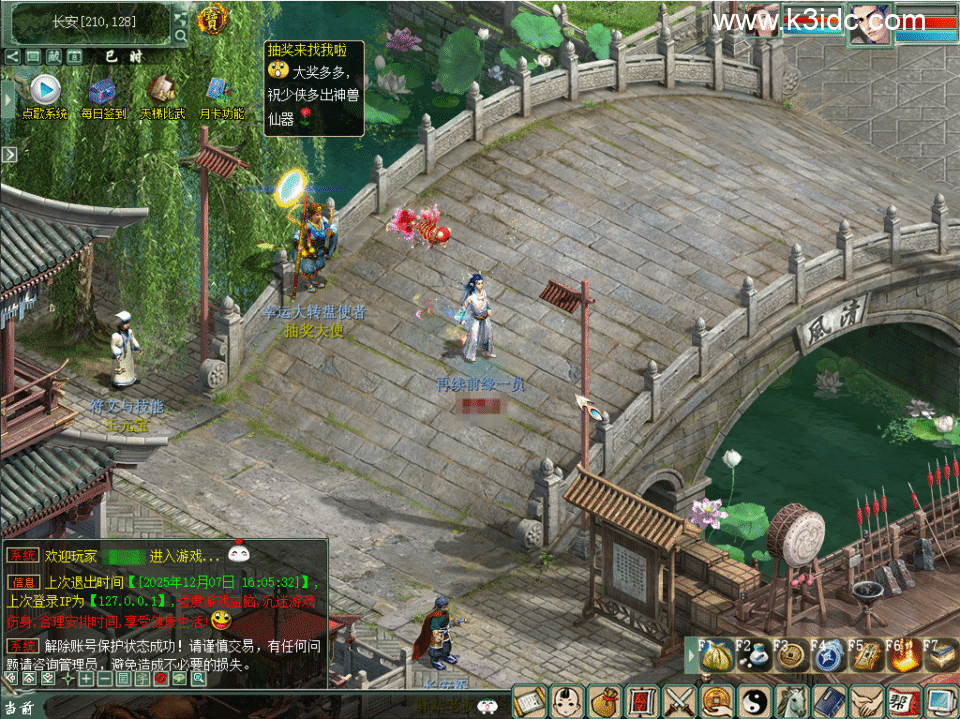960x719 pixels.
Task: Open the crossed swords combat button
Action: coord(679,700)
